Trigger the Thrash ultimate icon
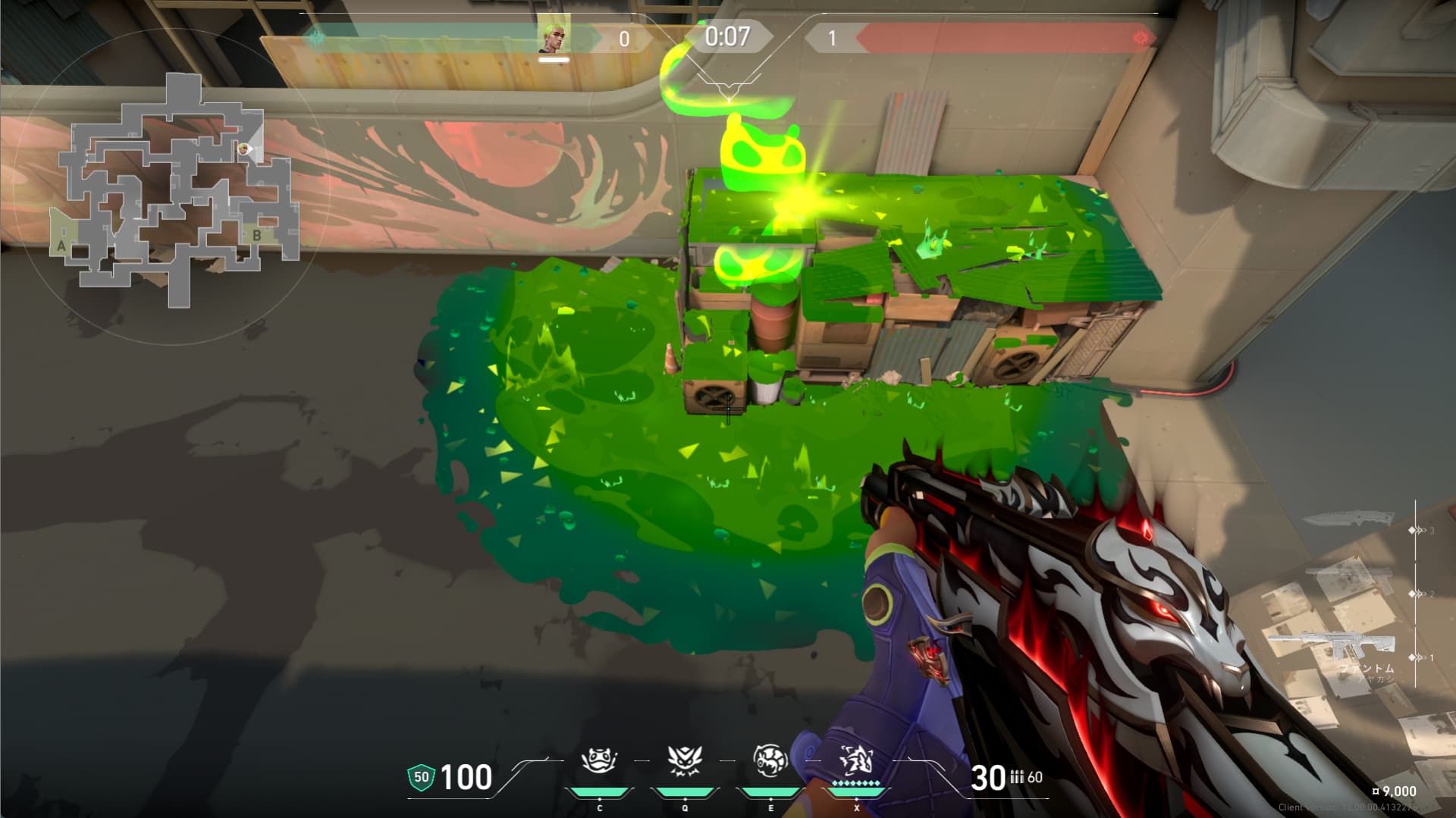Screen dimensions: 1456x818 [856, 760]
